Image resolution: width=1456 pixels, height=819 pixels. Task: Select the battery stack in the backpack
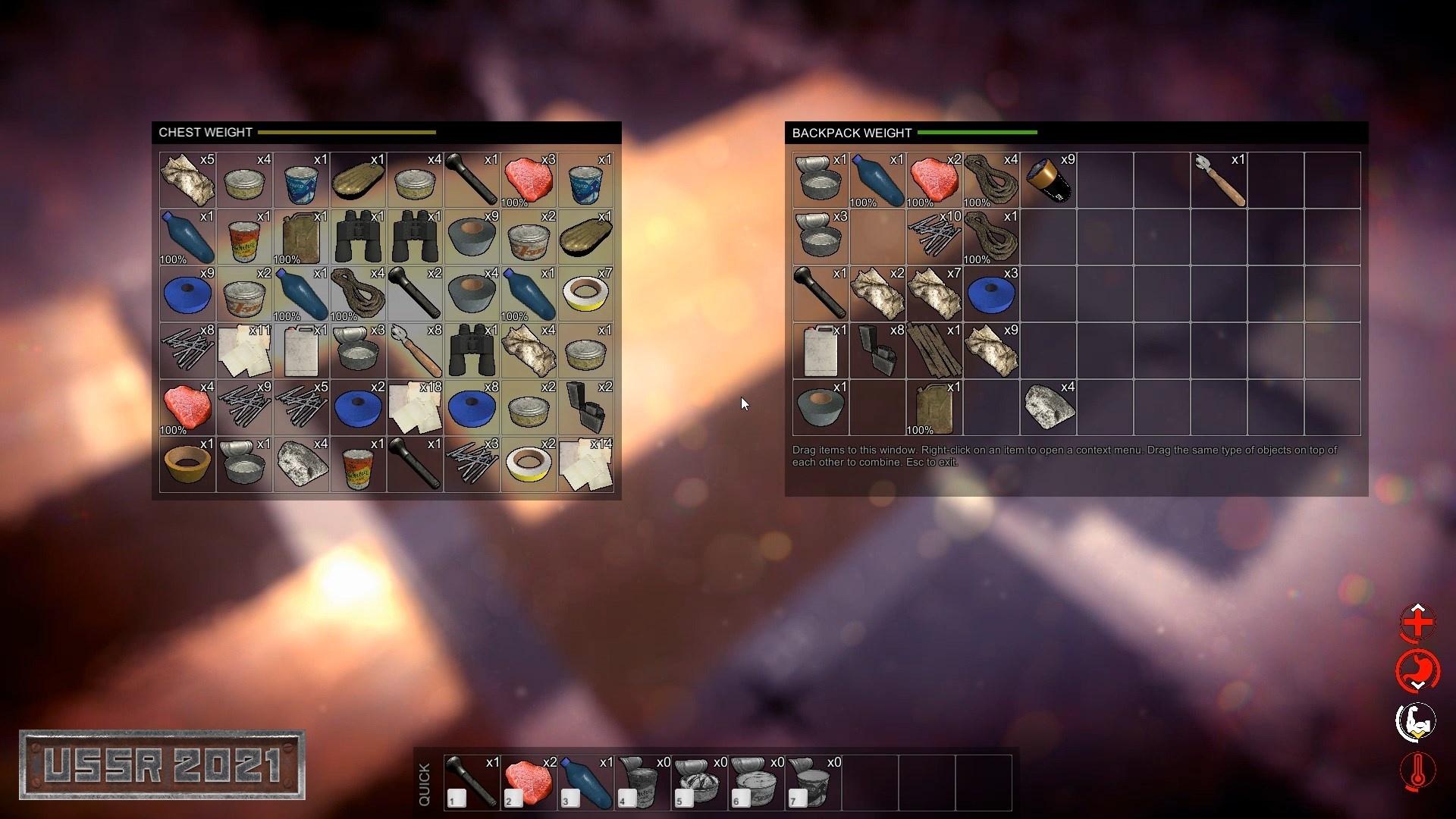1048,180
